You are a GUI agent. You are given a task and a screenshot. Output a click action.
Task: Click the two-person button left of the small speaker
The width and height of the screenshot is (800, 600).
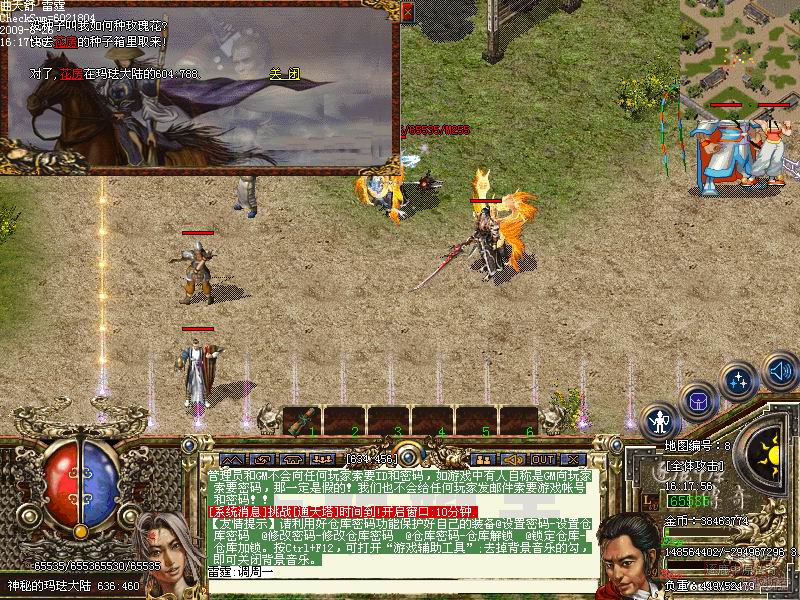[484, 460]
